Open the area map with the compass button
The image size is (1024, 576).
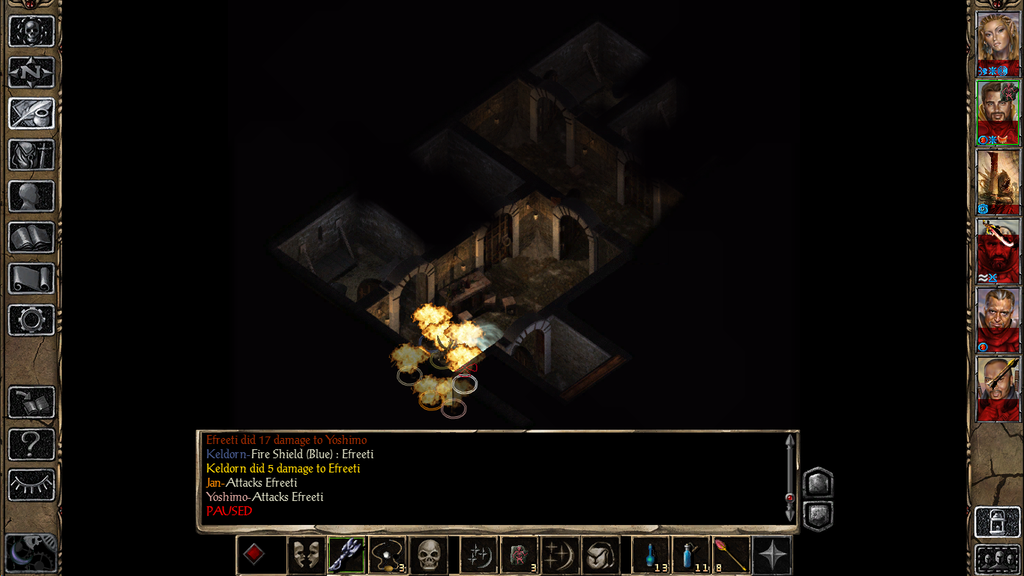[31, 72]
